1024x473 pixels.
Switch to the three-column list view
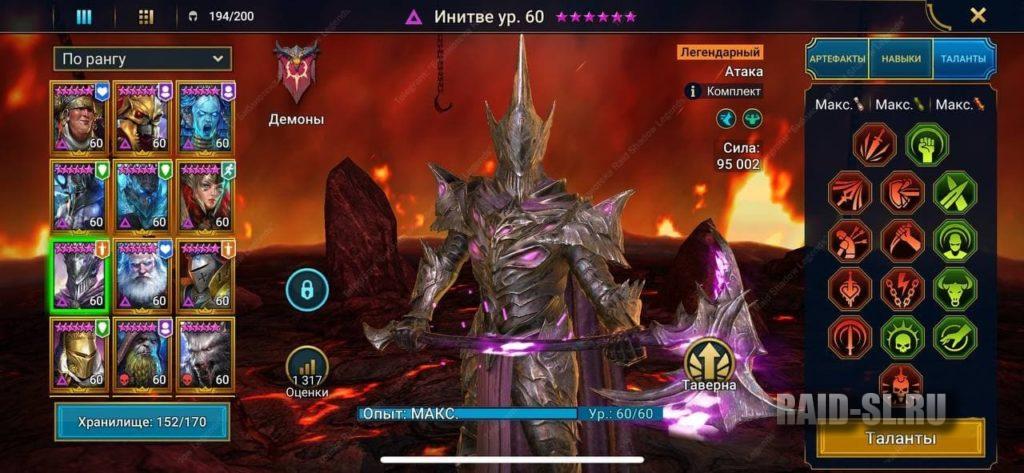tap(84, 16)
